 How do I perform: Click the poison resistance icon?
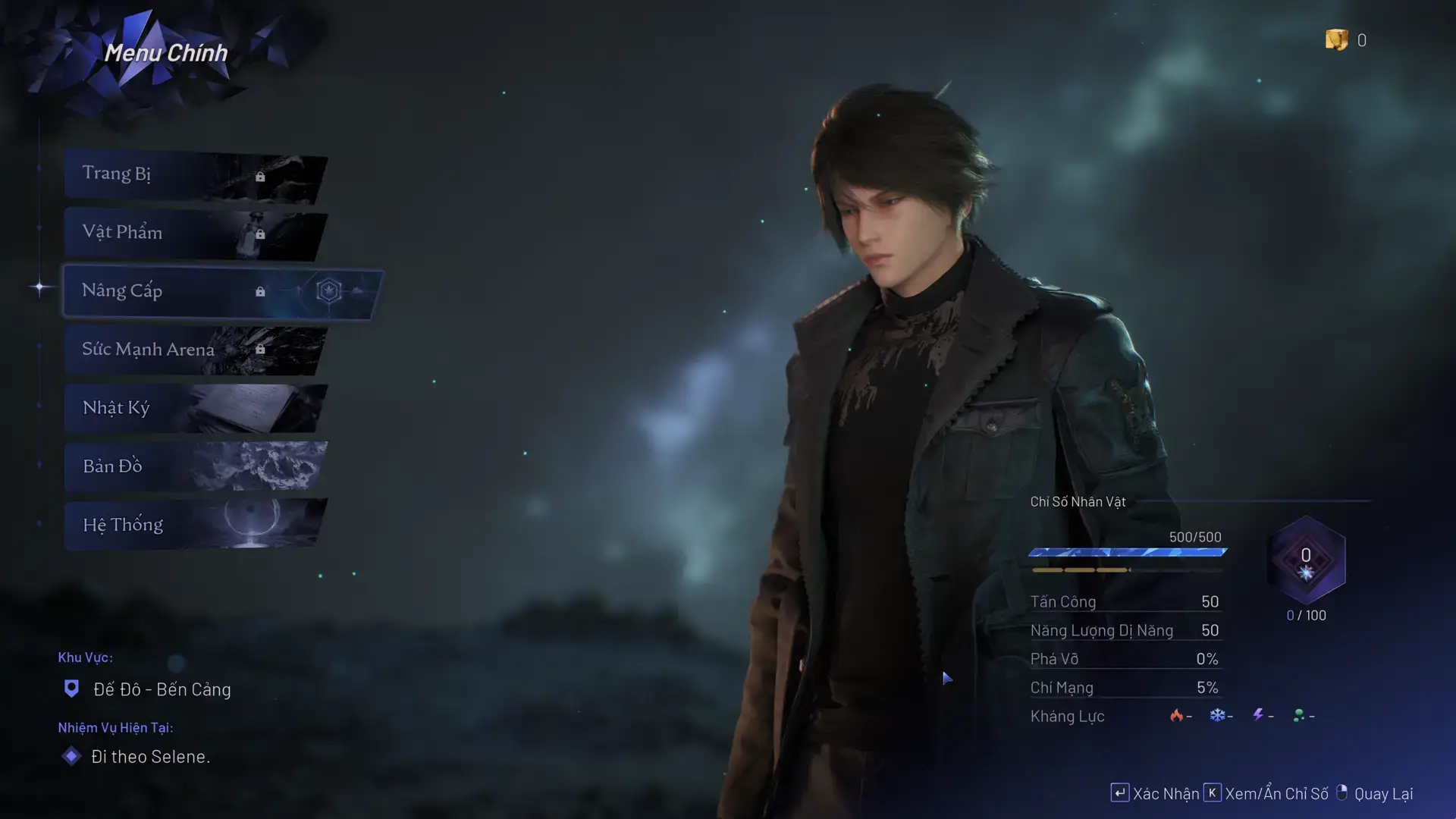point(1299,714)
